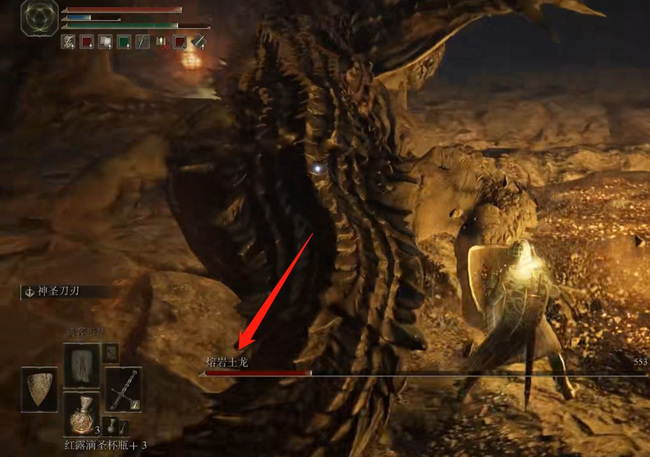Select the memorized spell slot above the flask
The height and width of the screenshot is (457, 650).
[82, 363]
